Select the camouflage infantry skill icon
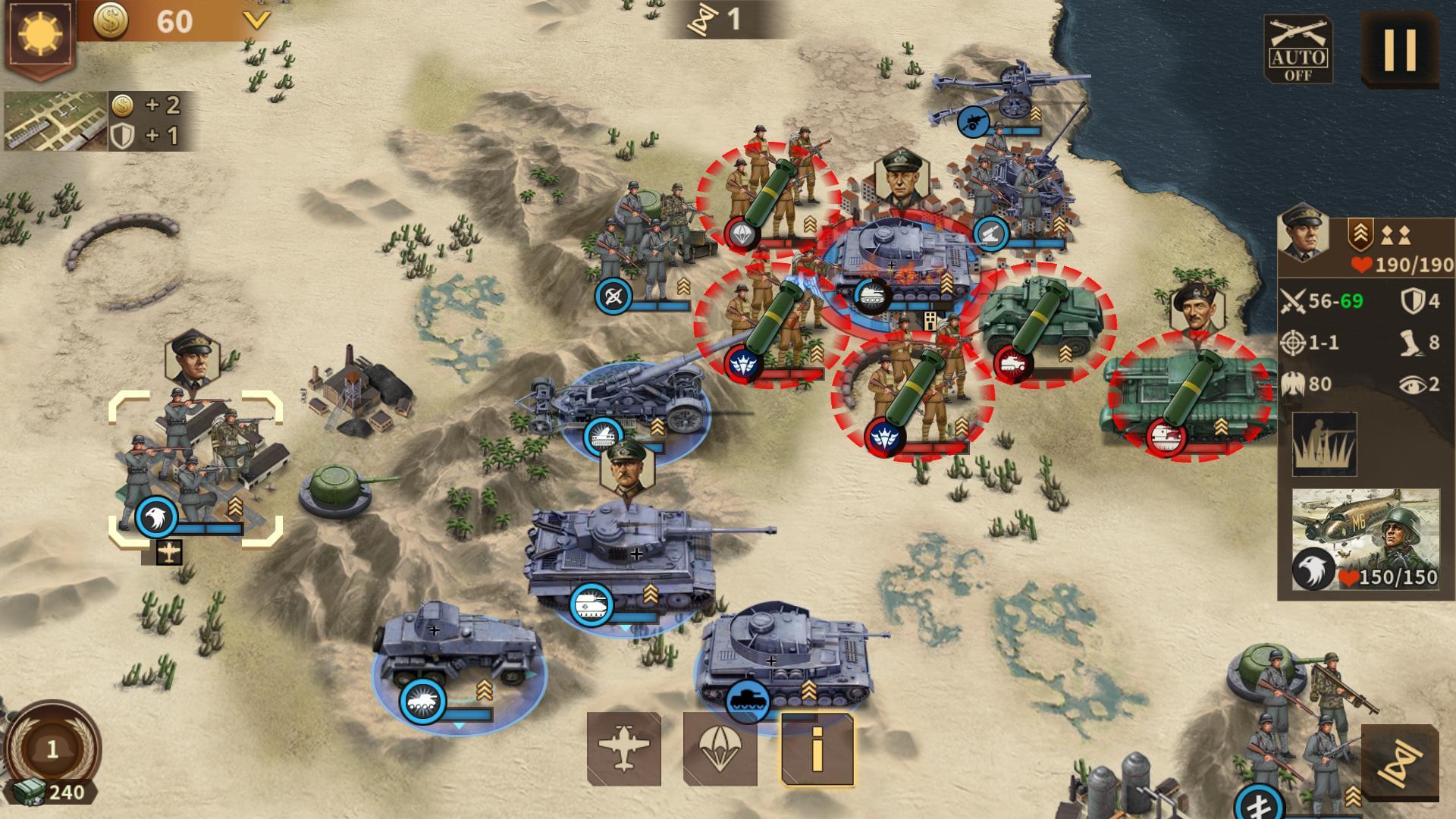The image size is (1456, 819). (x=1324, y=444)
